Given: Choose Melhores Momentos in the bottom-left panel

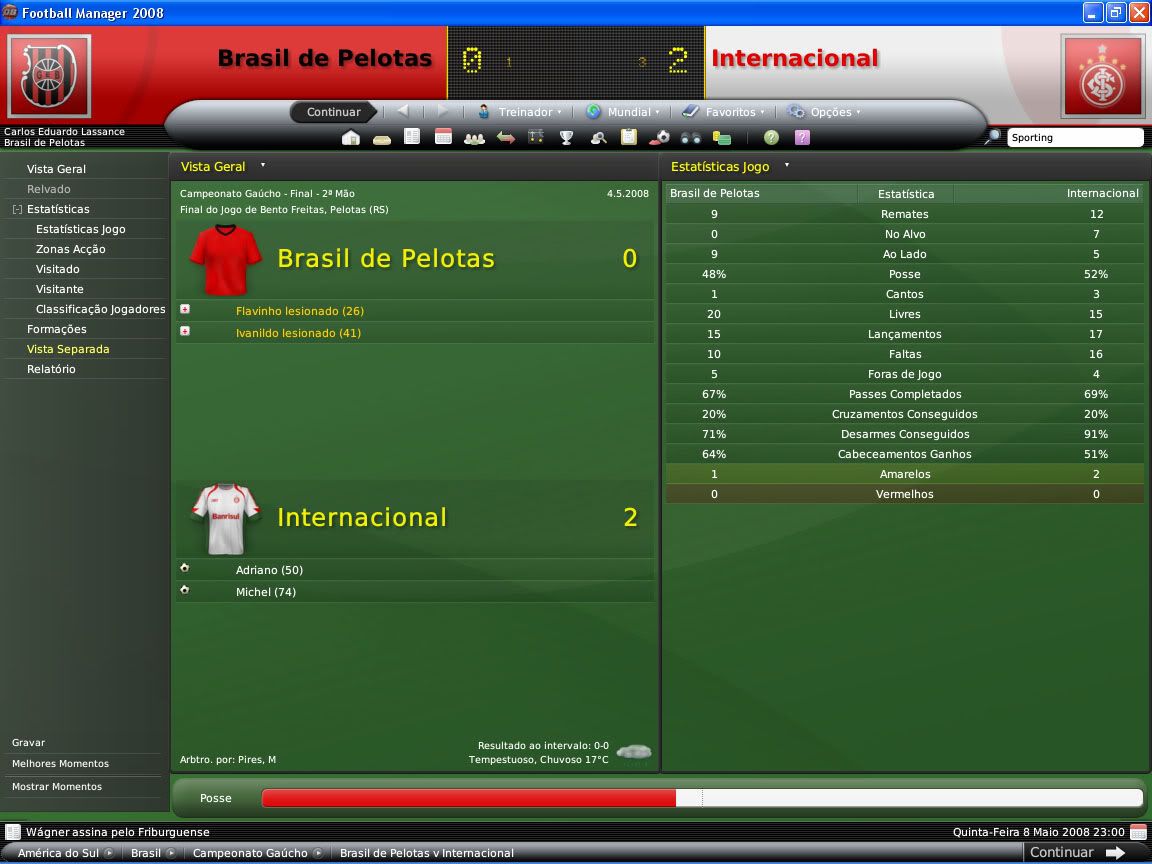Looking at the screenshot, I should pos(60,764).
